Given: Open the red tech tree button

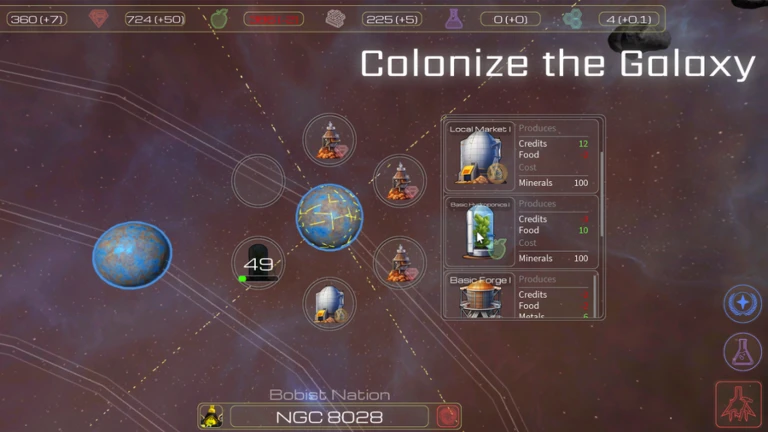Looking at the screenshot, I should click(x=740, y=406).
